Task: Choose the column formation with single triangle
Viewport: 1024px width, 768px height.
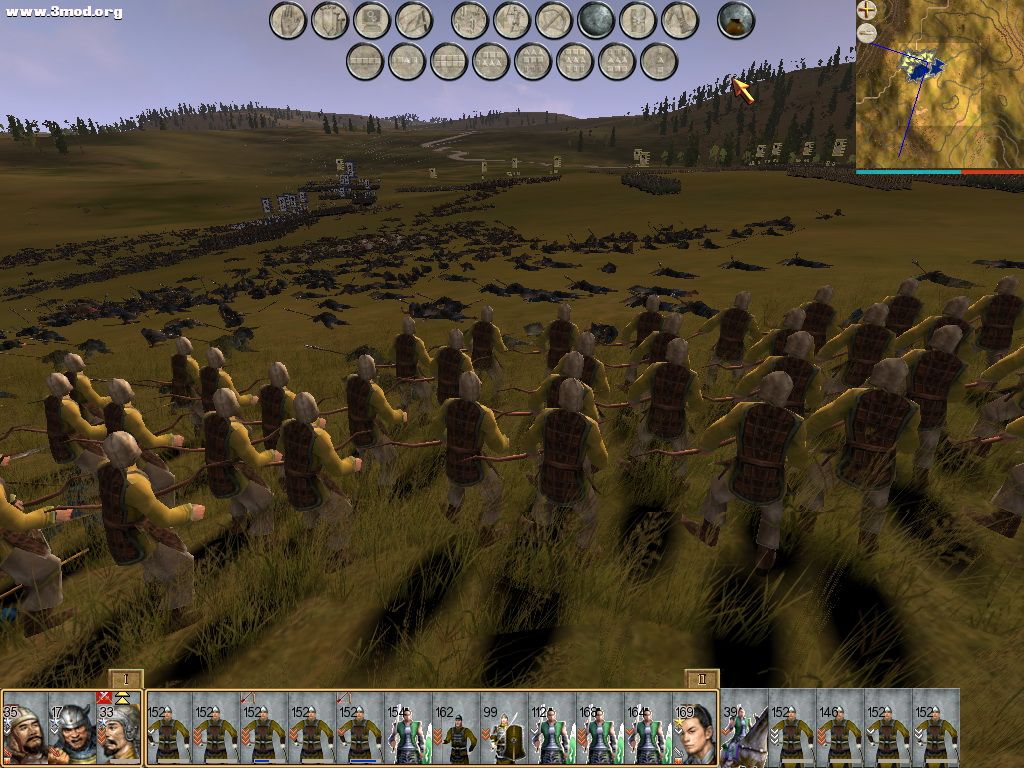Action: pyautogui.click(x=659, y=62)
